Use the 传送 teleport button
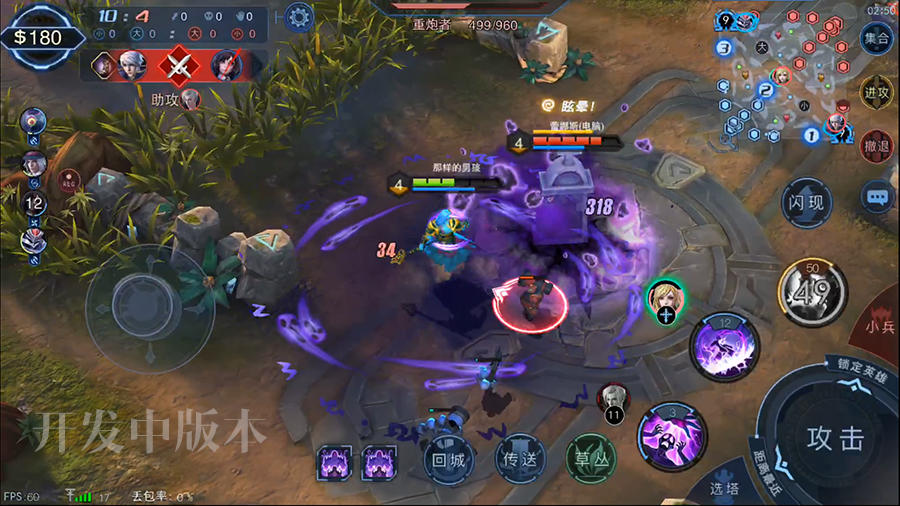 tap(520, 460)
